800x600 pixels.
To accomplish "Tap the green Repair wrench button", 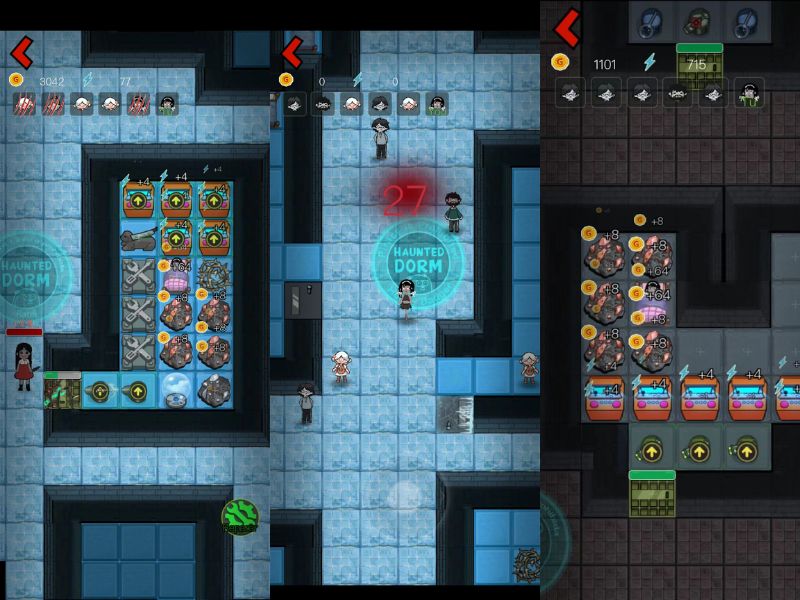I will [240, 516].
